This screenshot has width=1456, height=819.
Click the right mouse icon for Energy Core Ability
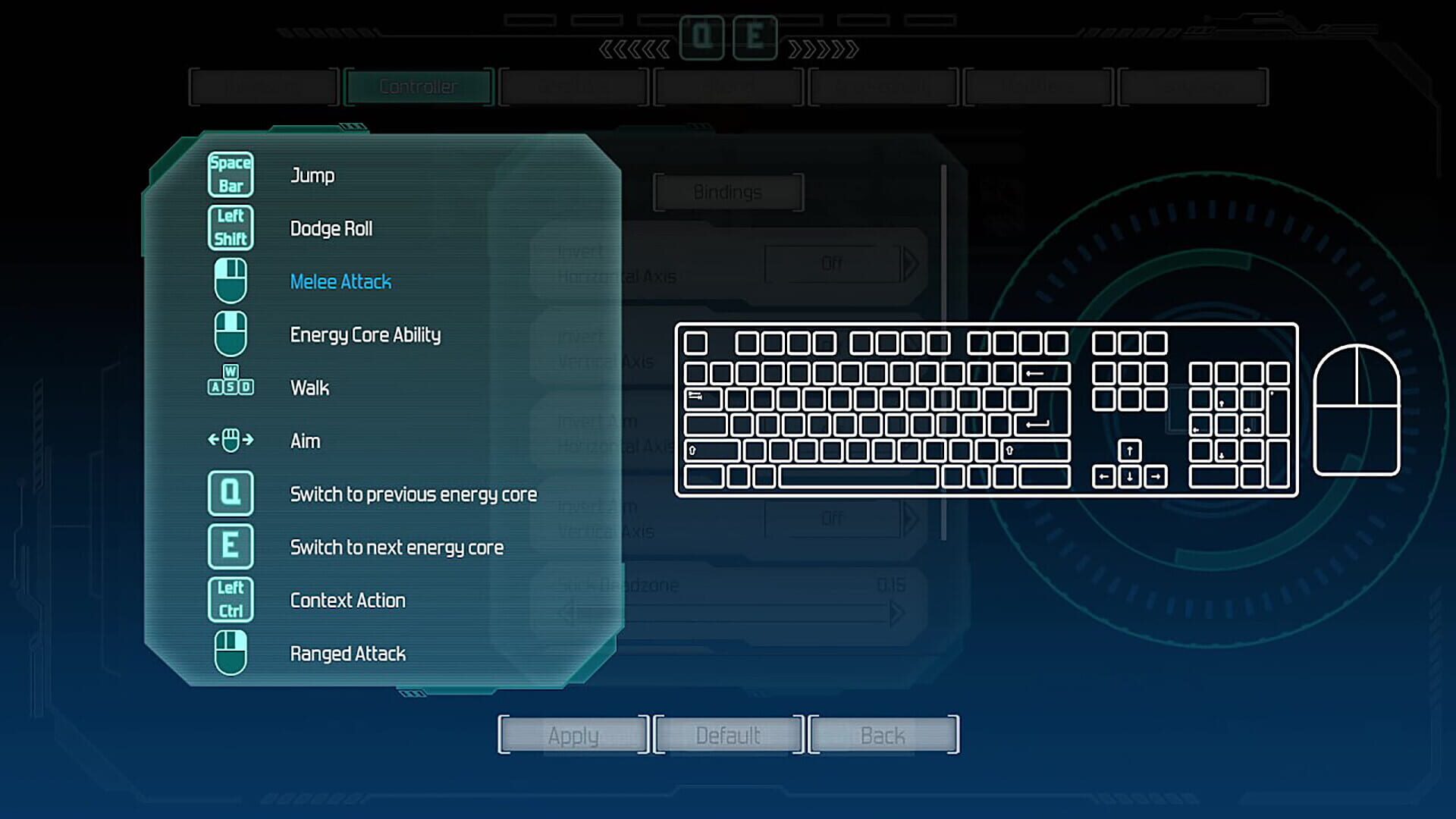(x=231, y=334)
